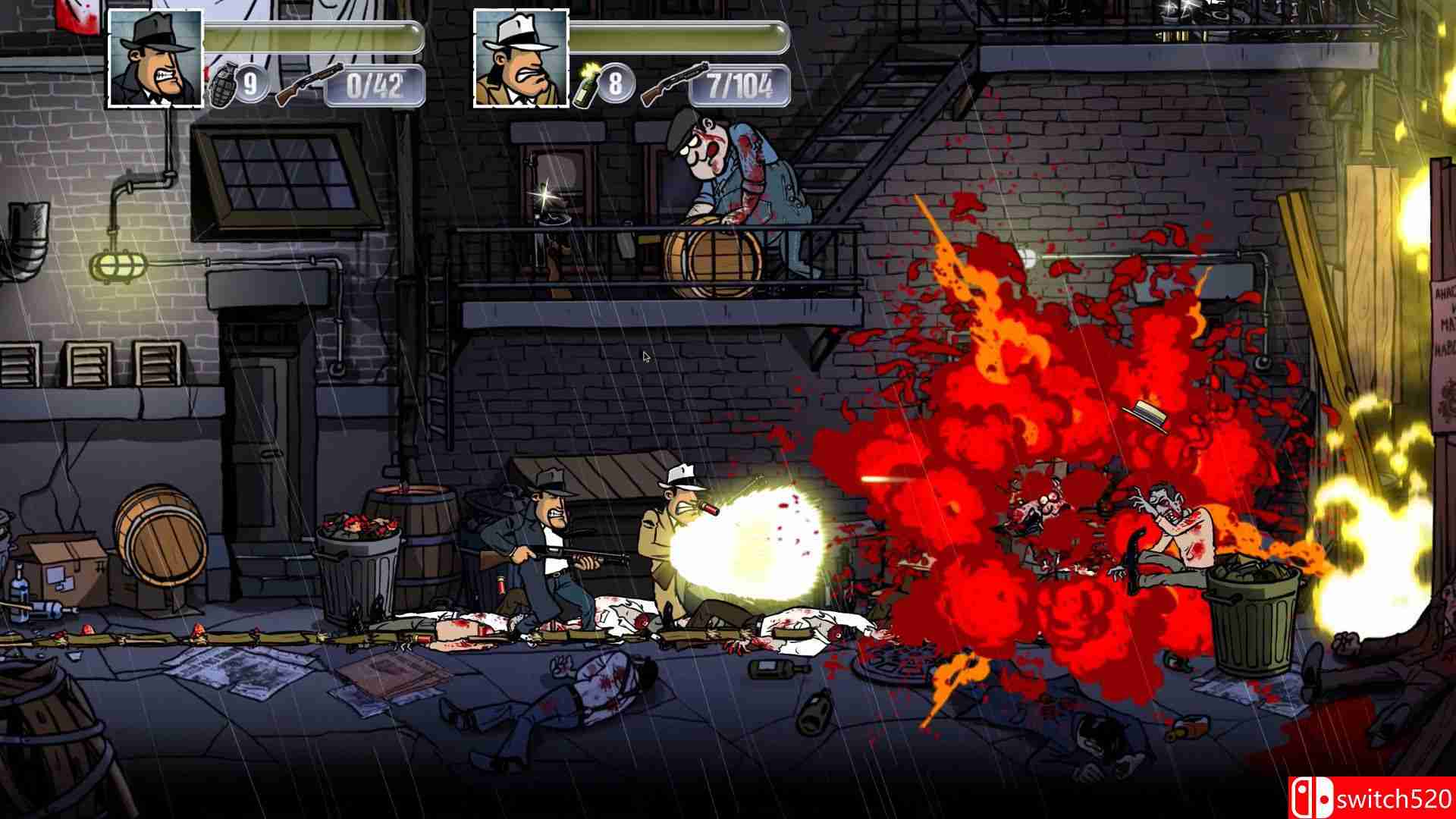The width and height of the screenshot is (1456, 819).
Task: Click player two's molotov cocktail icon
Action: pos(584,86)
